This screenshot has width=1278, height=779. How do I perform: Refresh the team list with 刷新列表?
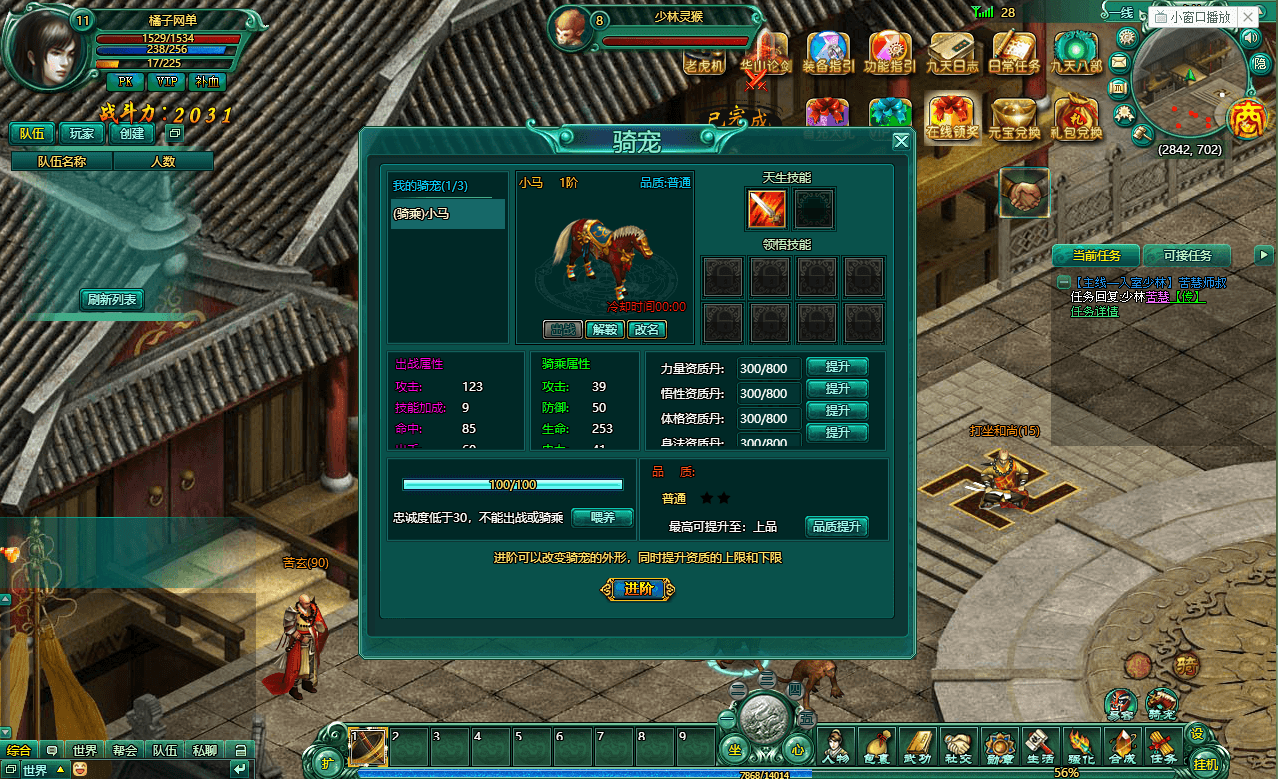click(x=112, y=299)
